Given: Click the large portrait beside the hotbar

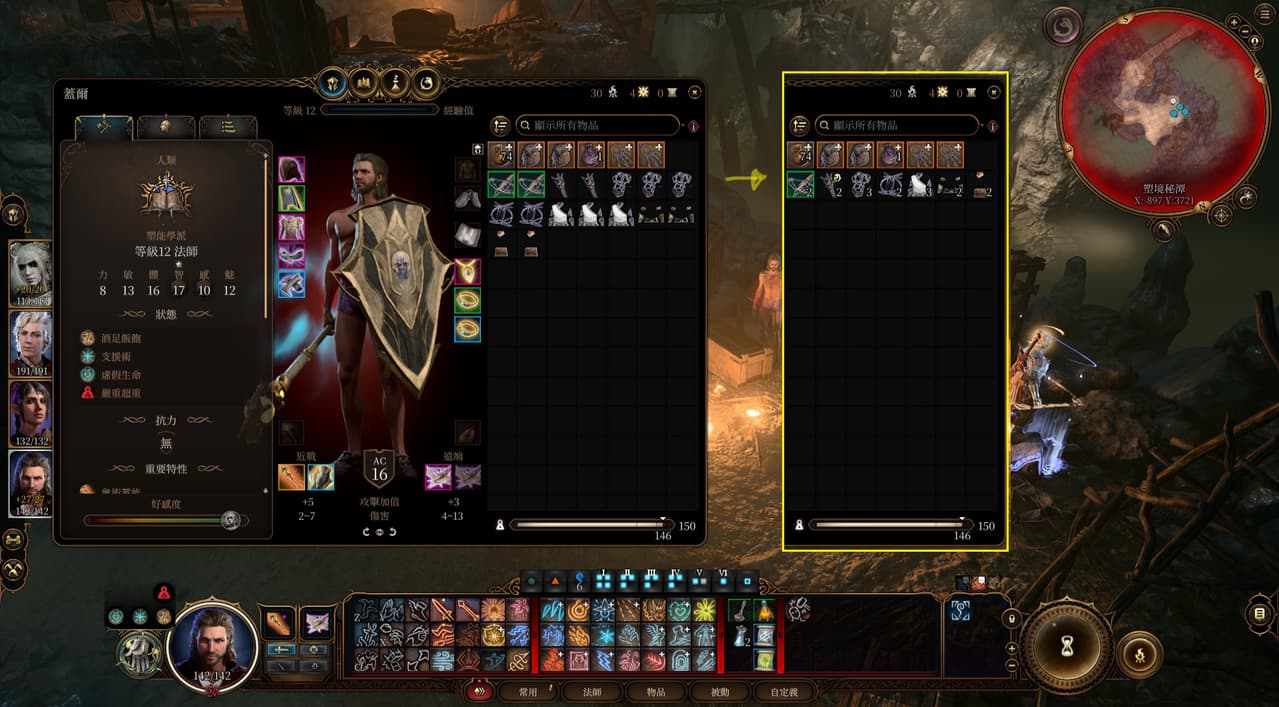Looking at the screenshot, I should point(212,645).
